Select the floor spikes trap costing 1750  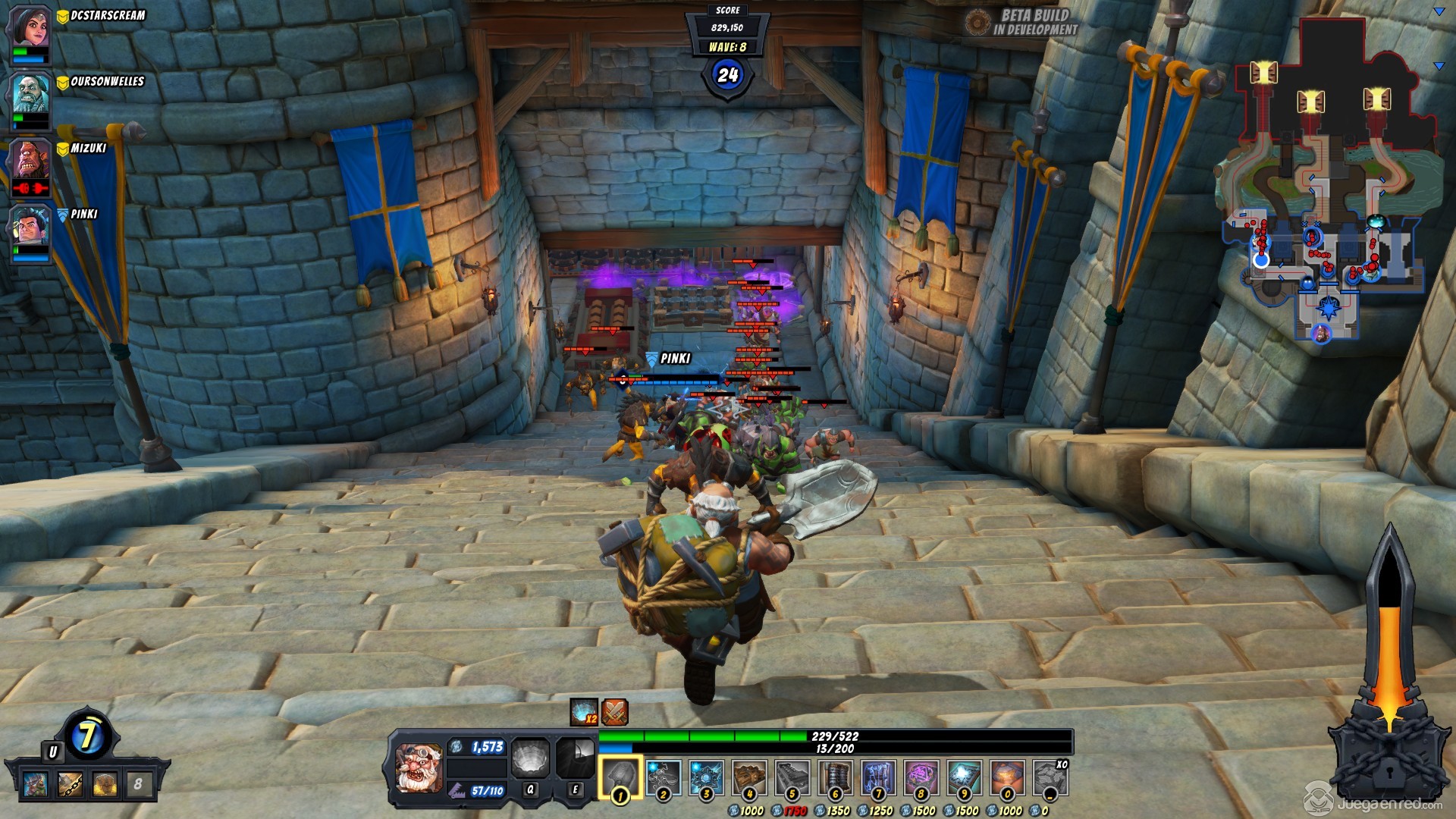coord(792,777)
